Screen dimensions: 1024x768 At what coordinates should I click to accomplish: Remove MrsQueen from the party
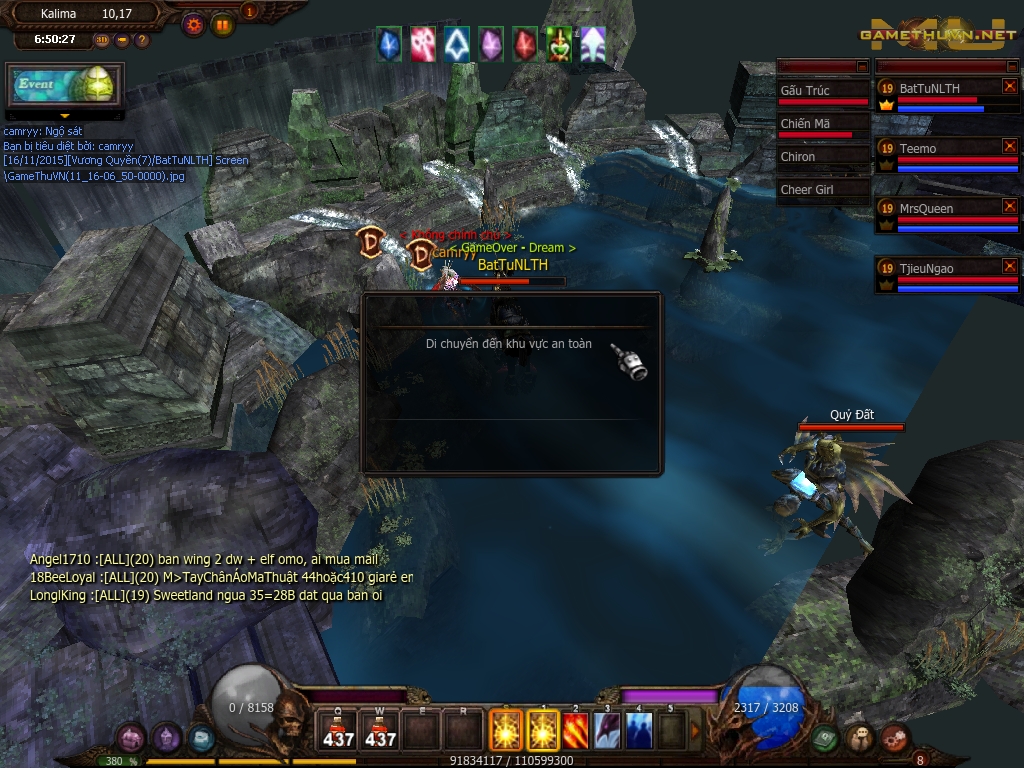tap(1009, 206)
